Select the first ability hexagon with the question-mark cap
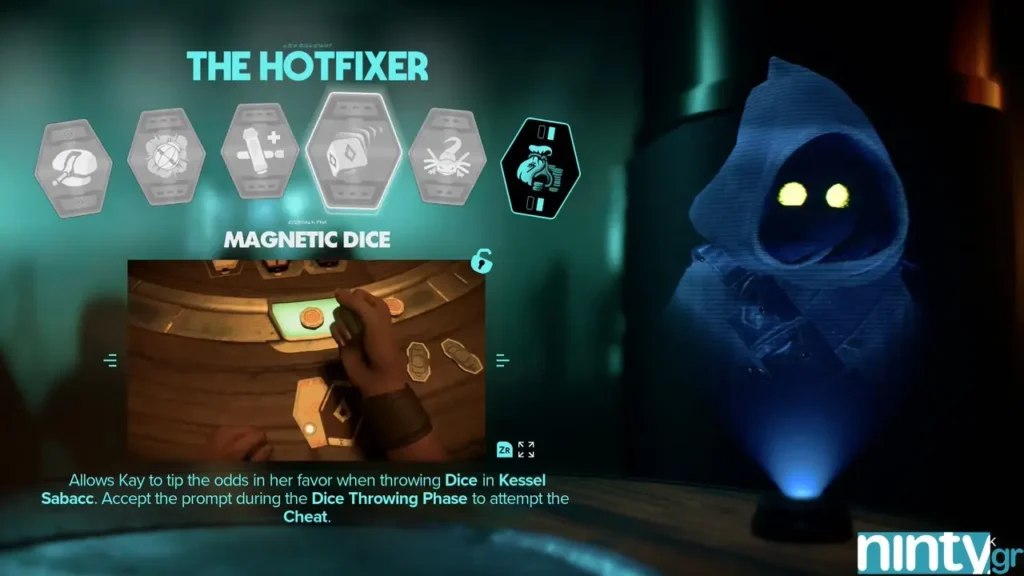Viewport: 1024px width, 576px height. (x=73, y=164)
